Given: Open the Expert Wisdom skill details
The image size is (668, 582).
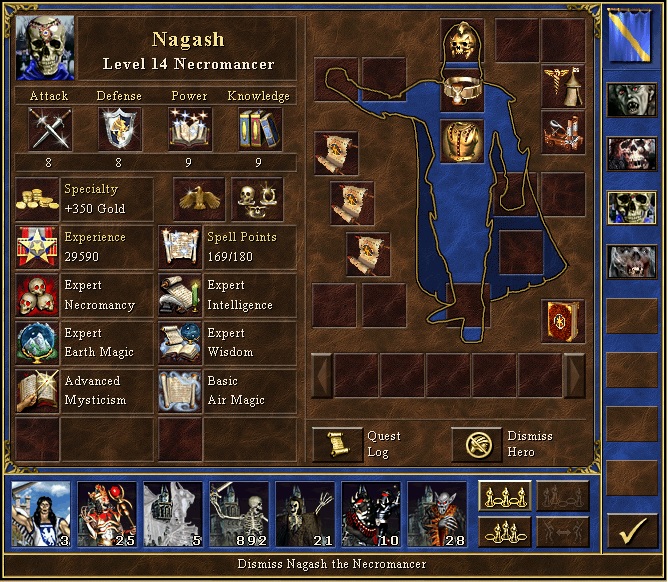Looking at the screenshot, I should point(181,343).
